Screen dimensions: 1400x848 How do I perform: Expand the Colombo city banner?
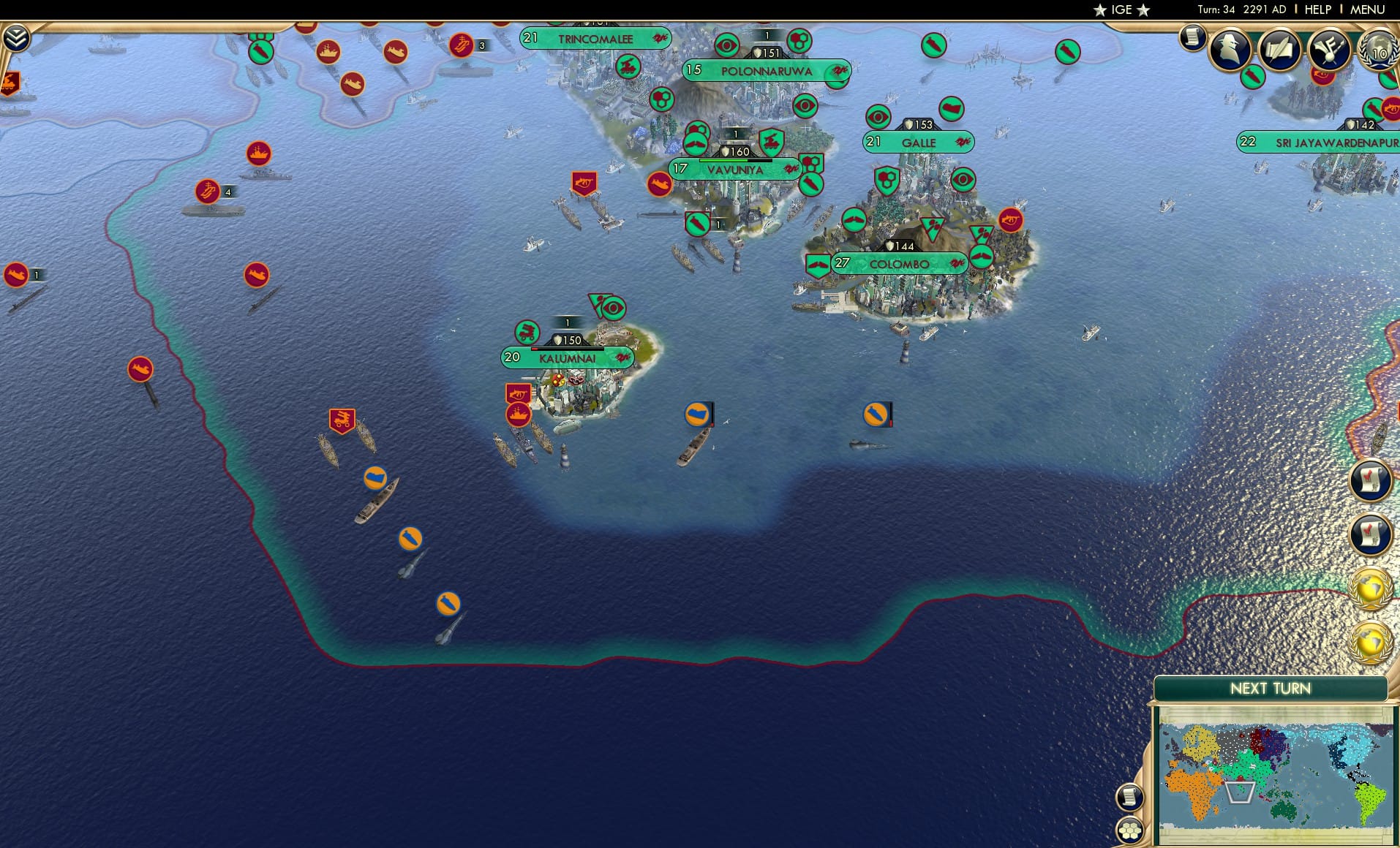[898, 263]
